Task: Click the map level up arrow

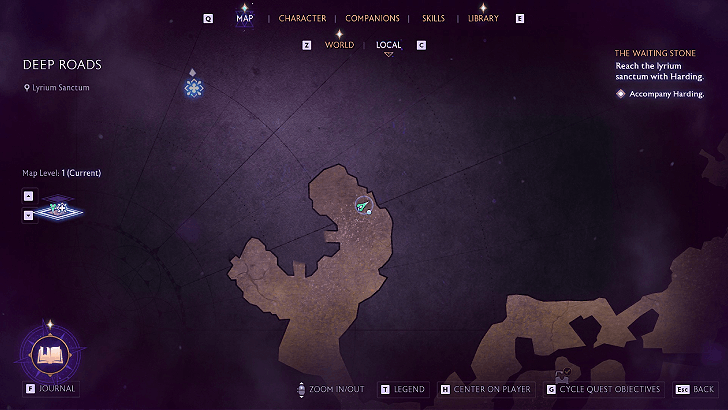Action: 28,196
